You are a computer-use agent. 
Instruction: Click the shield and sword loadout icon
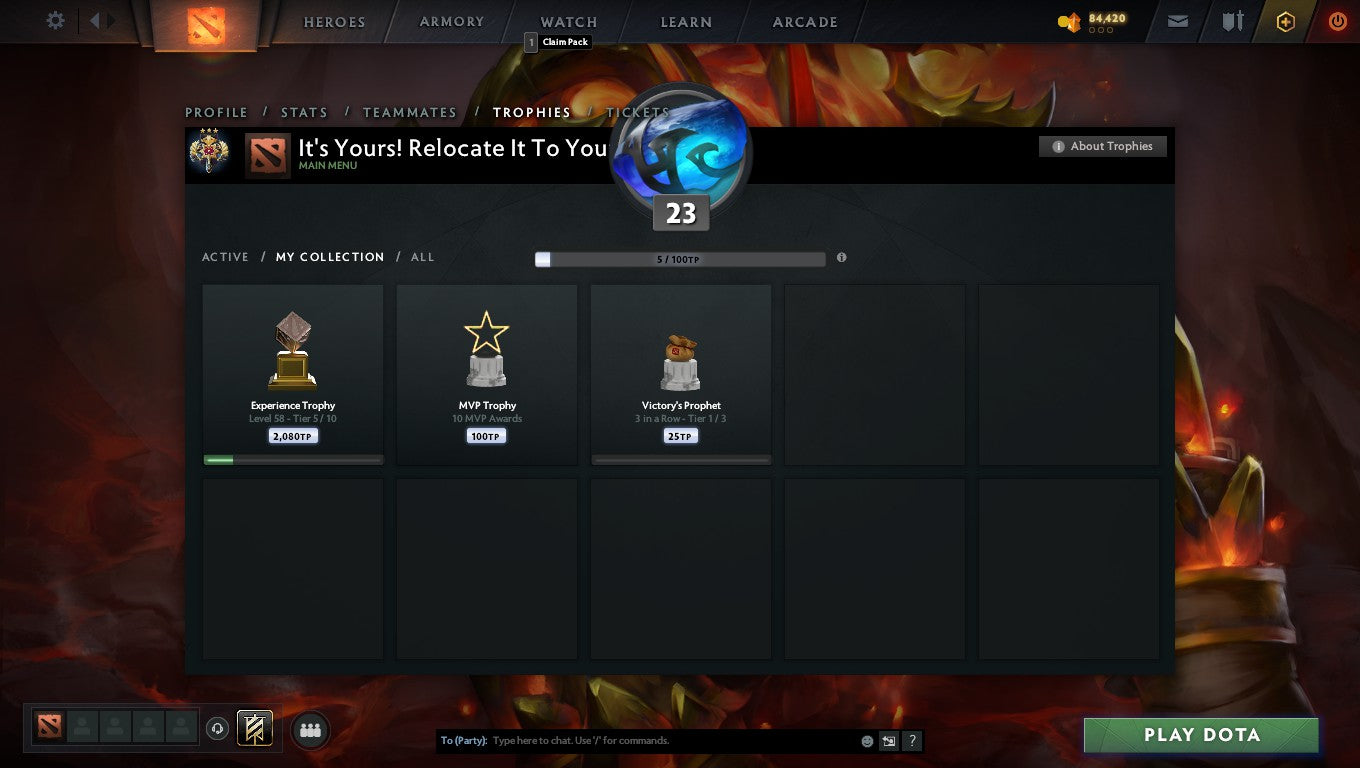(x=1232, y=20)
